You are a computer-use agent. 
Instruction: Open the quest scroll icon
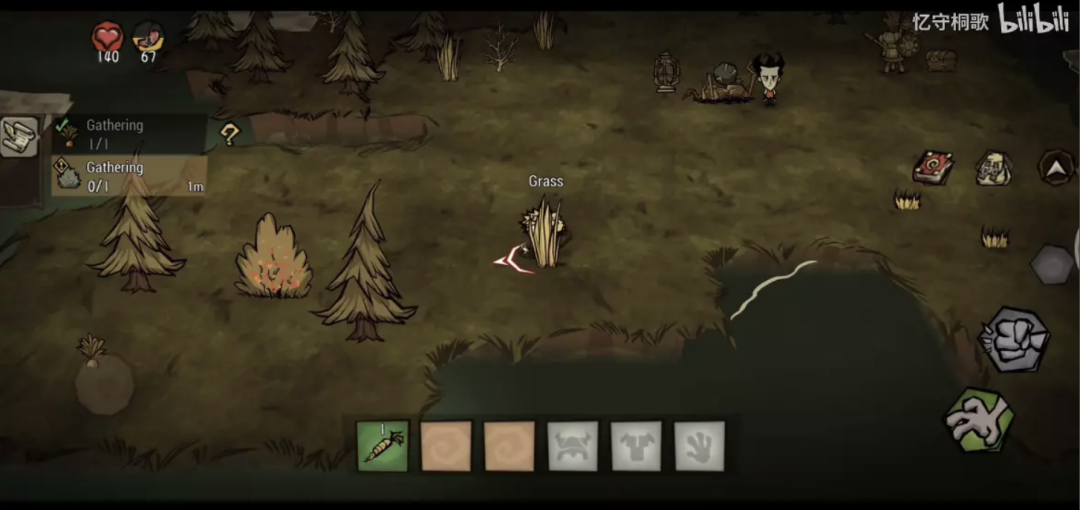pos(19,137)
